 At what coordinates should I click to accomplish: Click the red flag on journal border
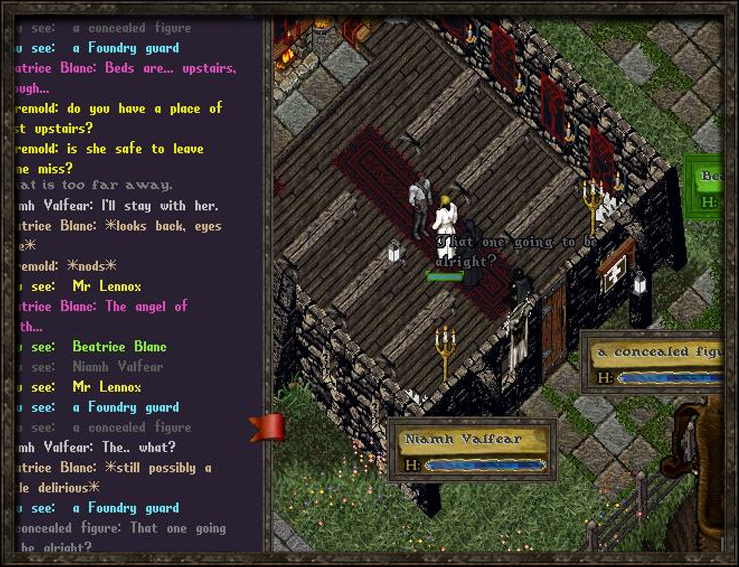point(269,427)
